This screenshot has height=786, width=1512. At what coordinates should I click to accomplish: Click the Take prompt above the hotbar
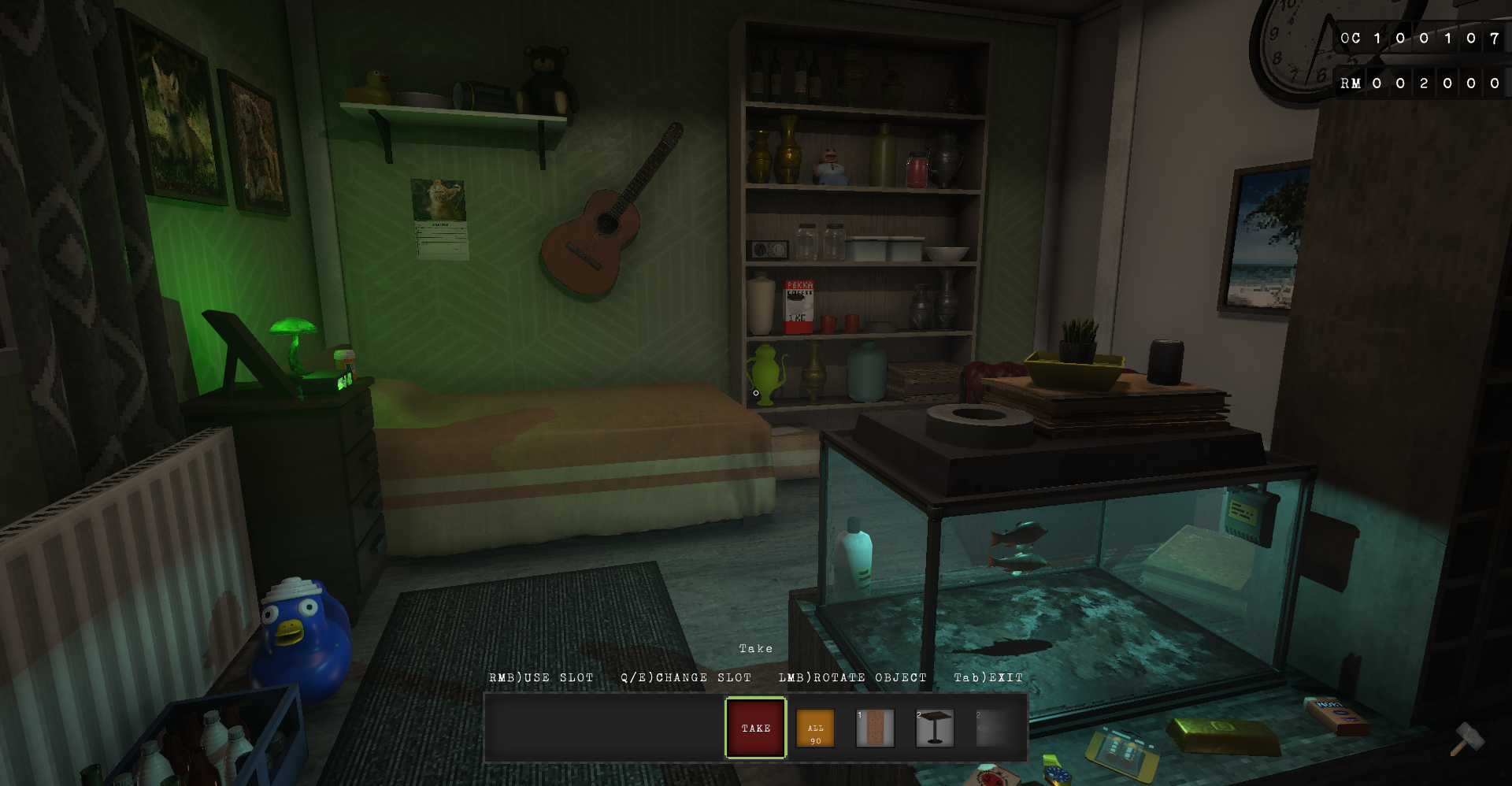click(754, 648)
